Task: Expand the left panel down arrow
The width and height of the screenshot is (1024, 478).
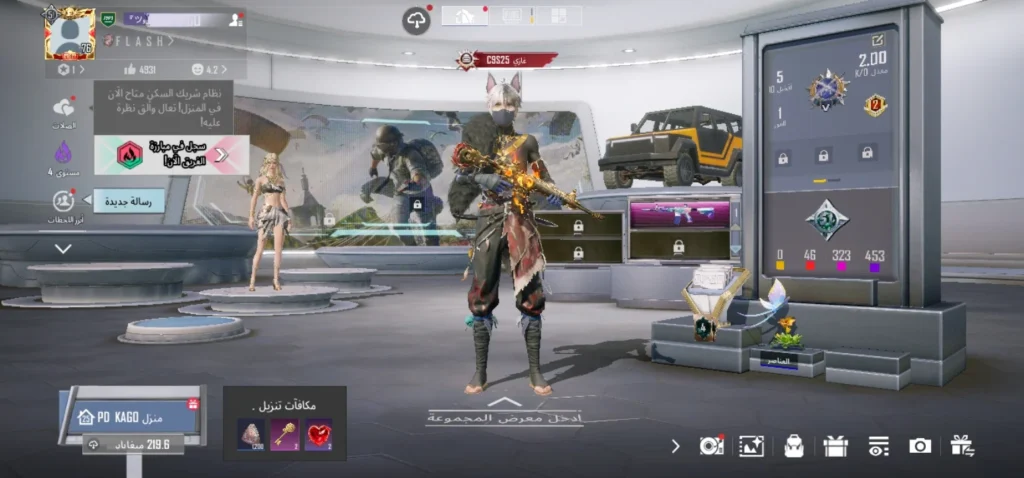Action: (x=63, y=248)
